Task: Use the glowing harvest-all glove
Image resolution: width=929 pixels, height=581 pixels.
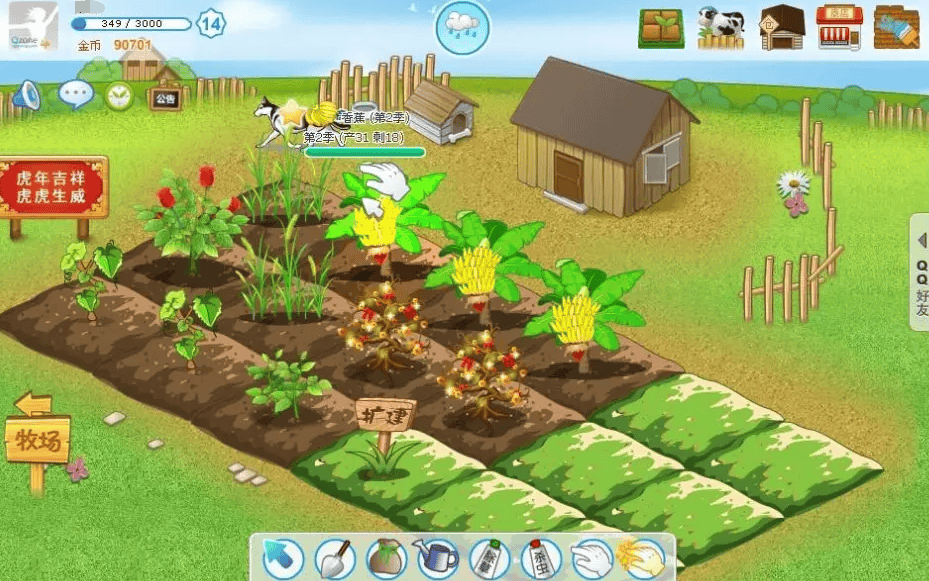Action: coord(641,558)
